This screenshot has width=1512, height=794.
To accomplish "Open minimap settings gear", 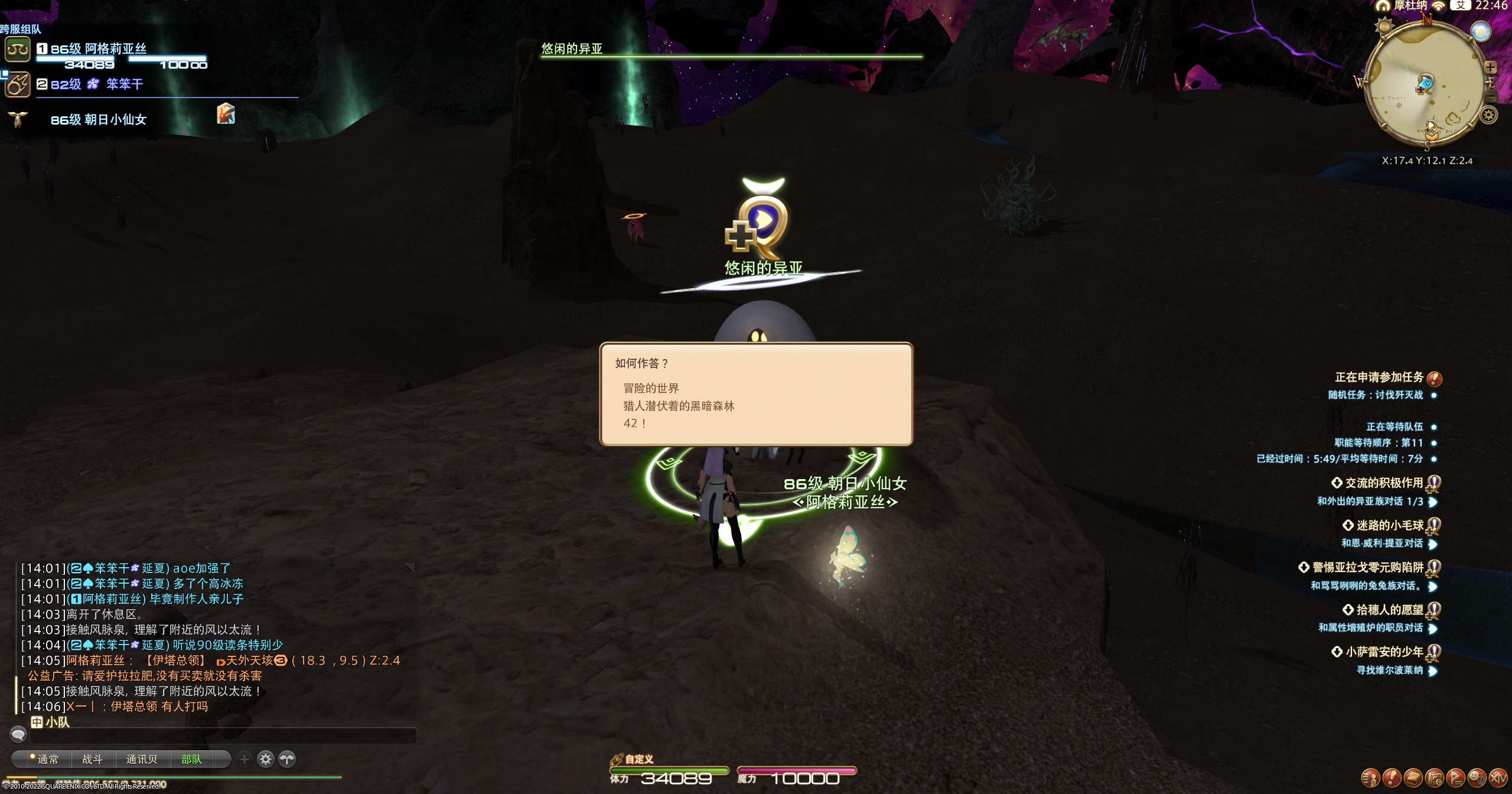I will tap(1489, 115).
